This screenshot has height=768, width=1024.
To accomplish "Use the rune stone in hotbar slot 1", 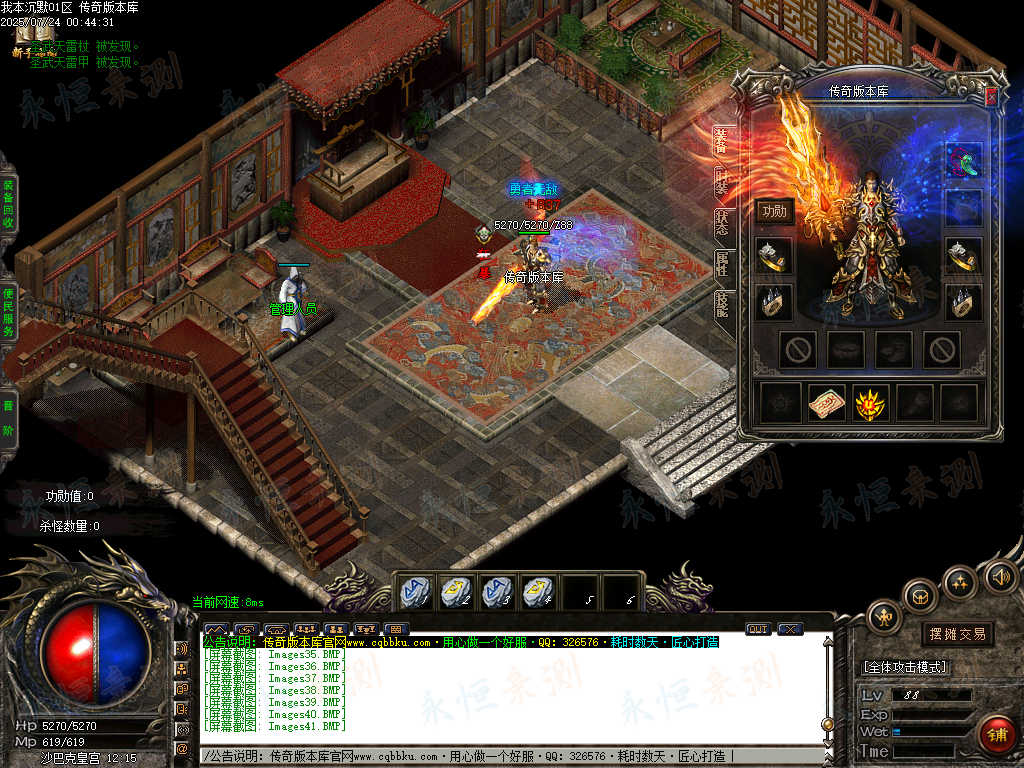I will [x=414, y=591].
